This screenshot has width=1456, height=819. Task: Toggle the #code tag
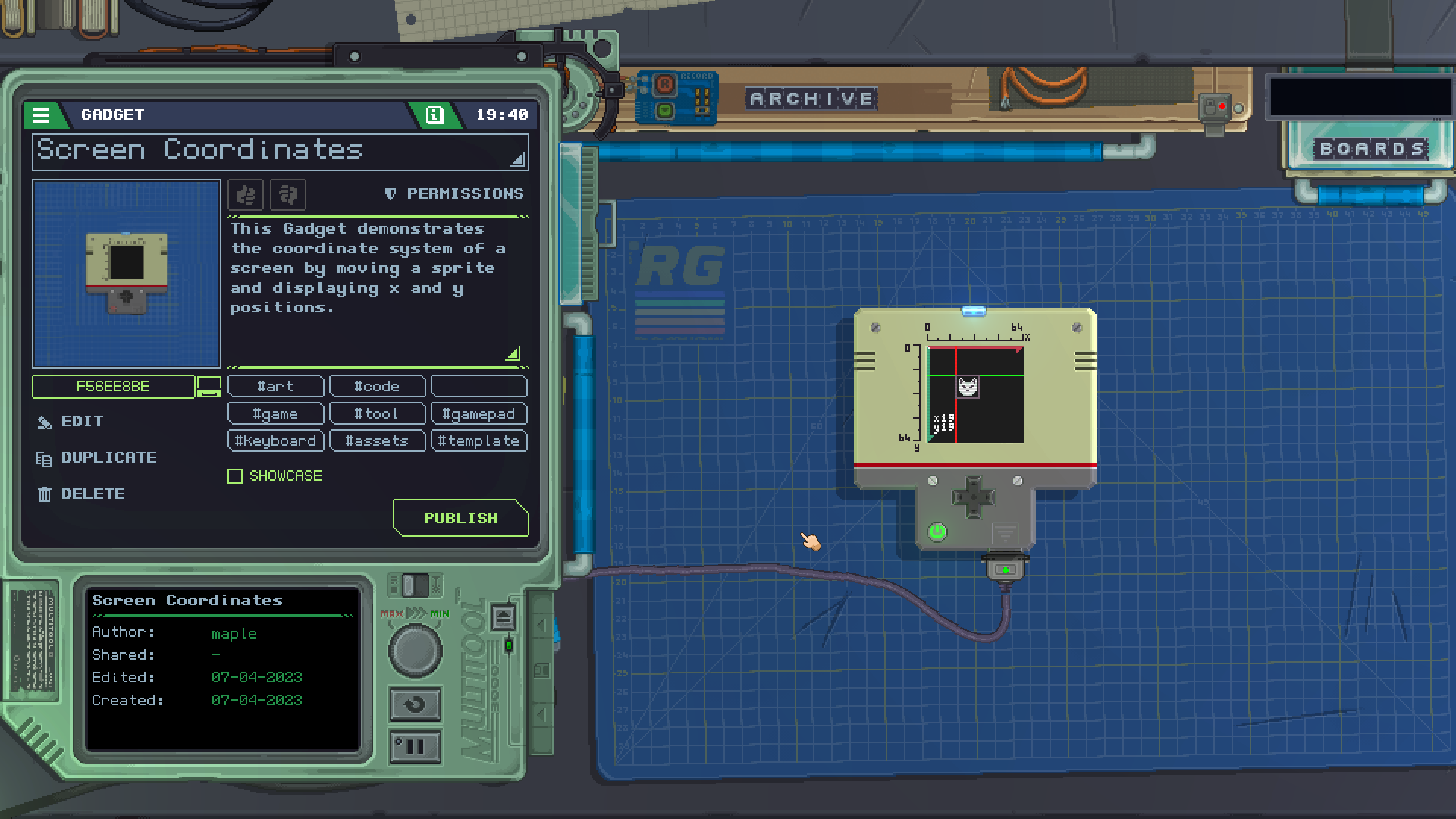(x=377, y=387)
